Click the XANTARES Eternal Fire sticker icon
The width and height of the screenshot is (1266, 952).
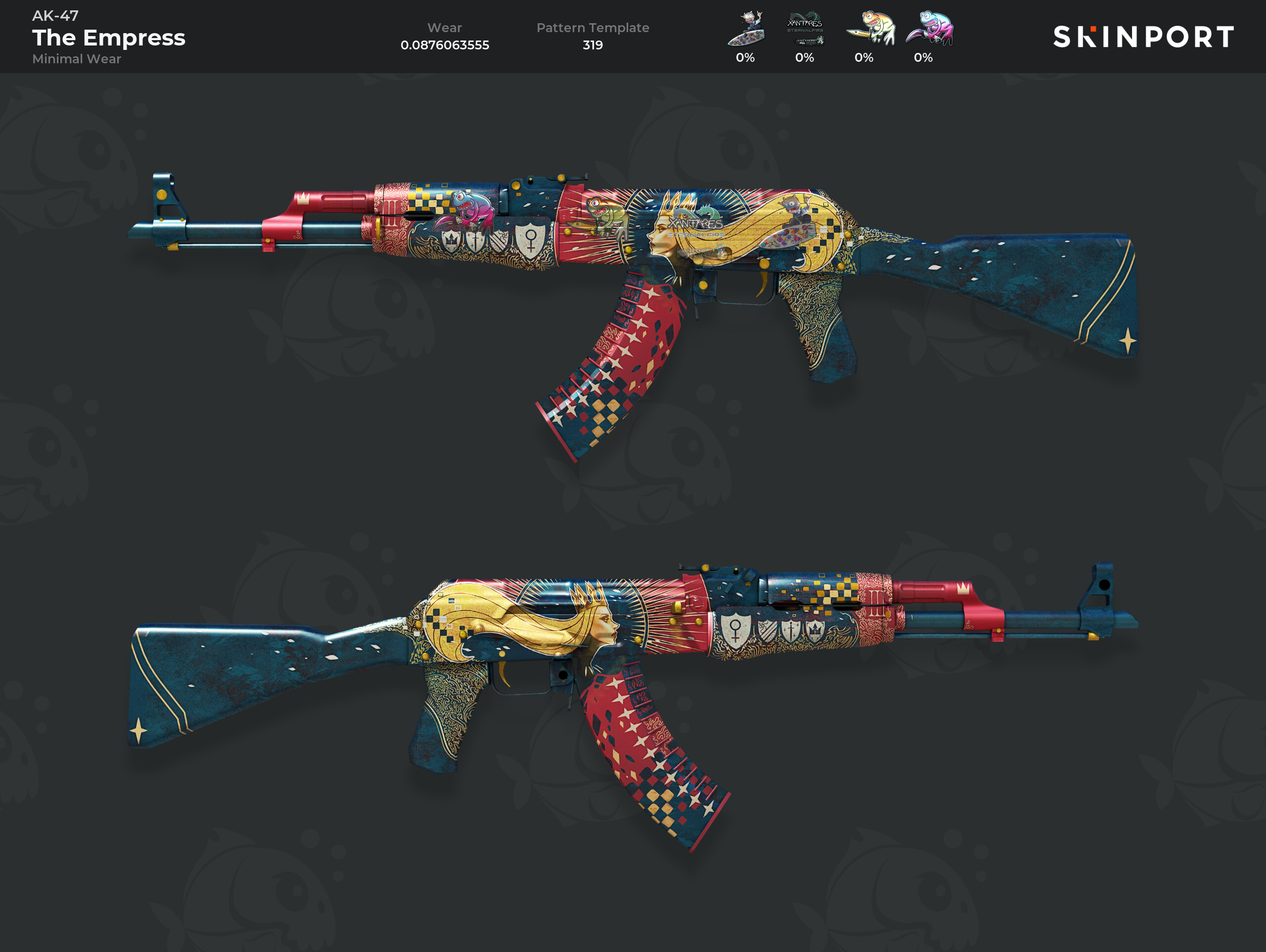coord(805,29)
